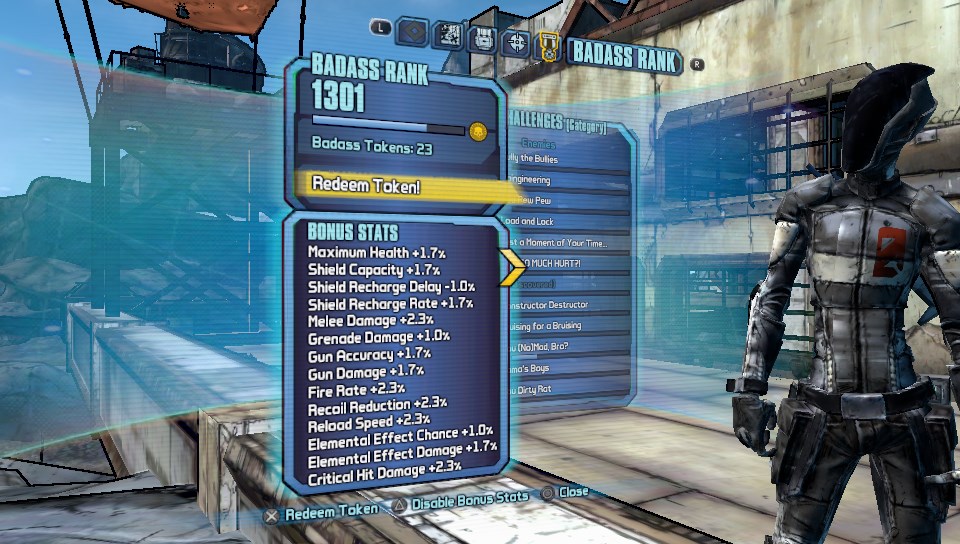Open the map tab with the diamond icon
This screenshot has width=960, height=544.
pos(413,32)
